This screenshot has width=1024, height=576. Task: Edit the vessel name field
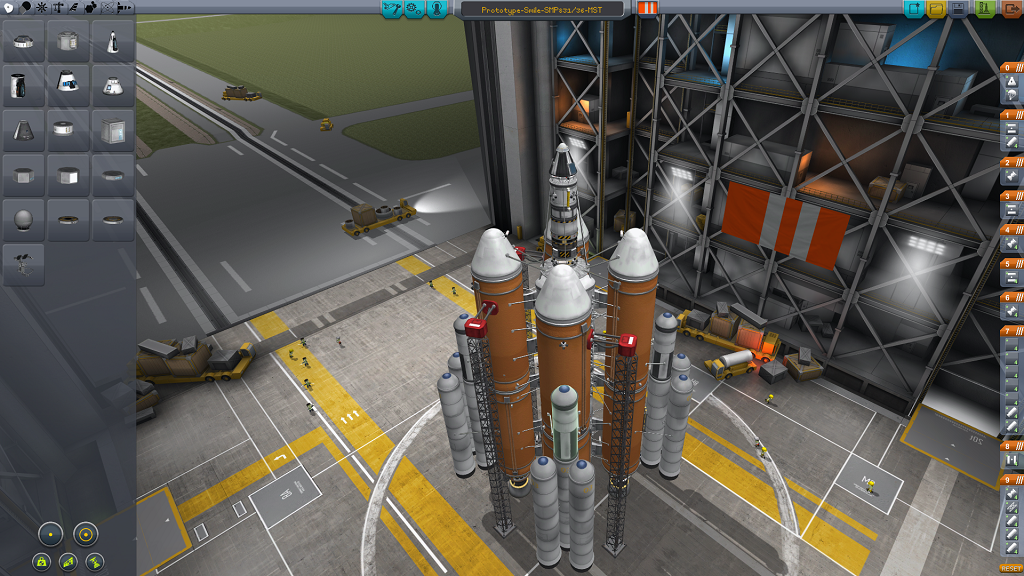click(541, 9)
